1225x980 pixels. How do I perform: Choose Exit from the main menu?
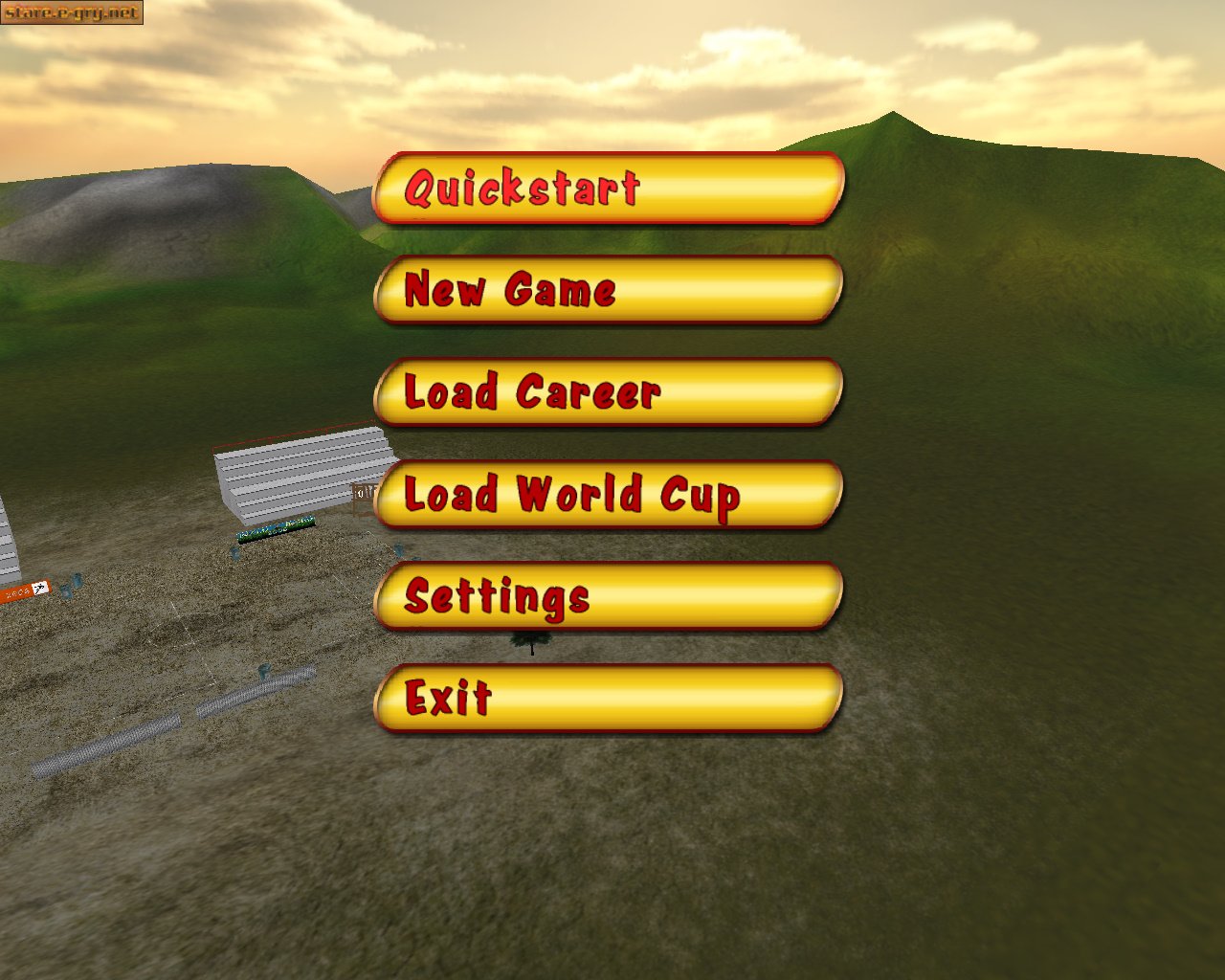click(610, 700)
